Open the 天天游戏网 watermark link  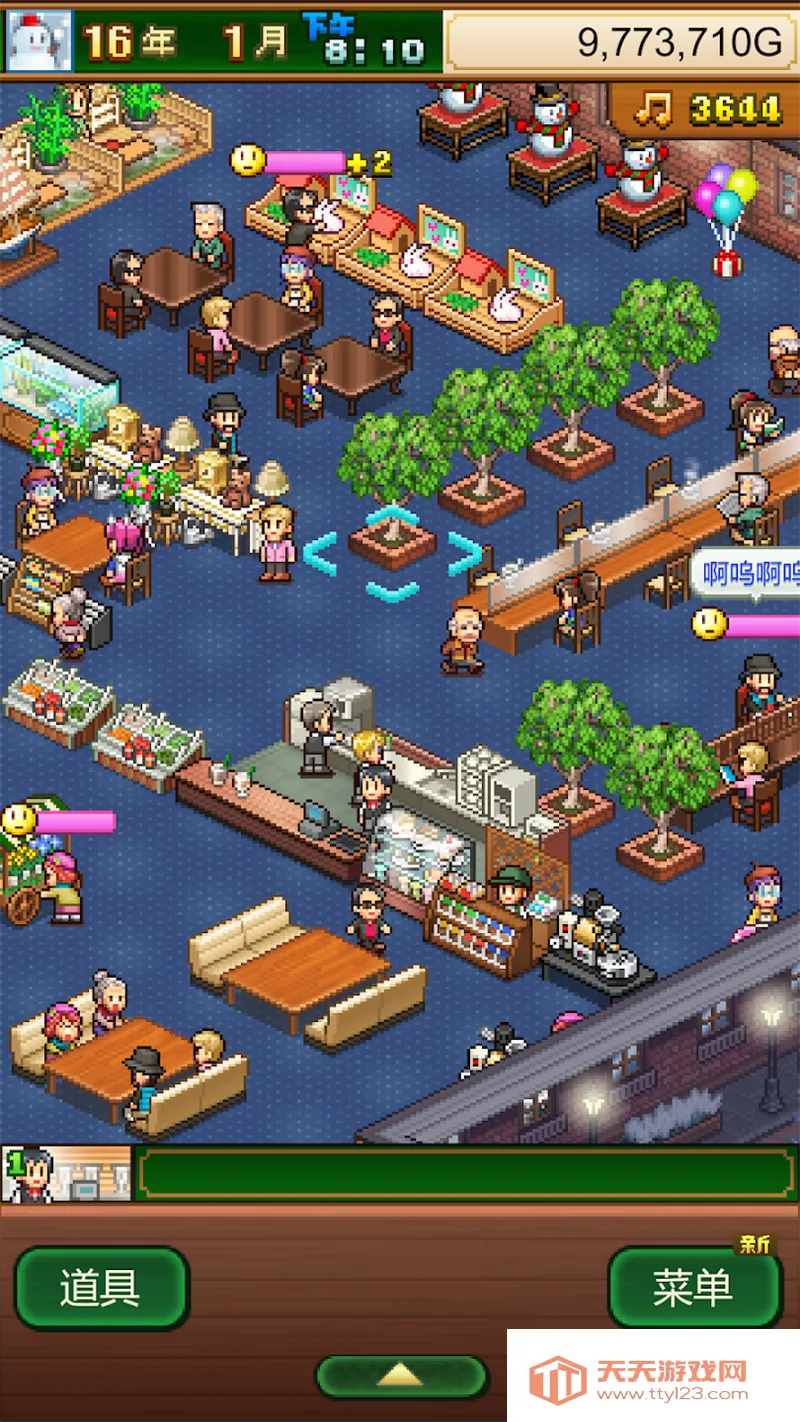(x=652, y=1377)
